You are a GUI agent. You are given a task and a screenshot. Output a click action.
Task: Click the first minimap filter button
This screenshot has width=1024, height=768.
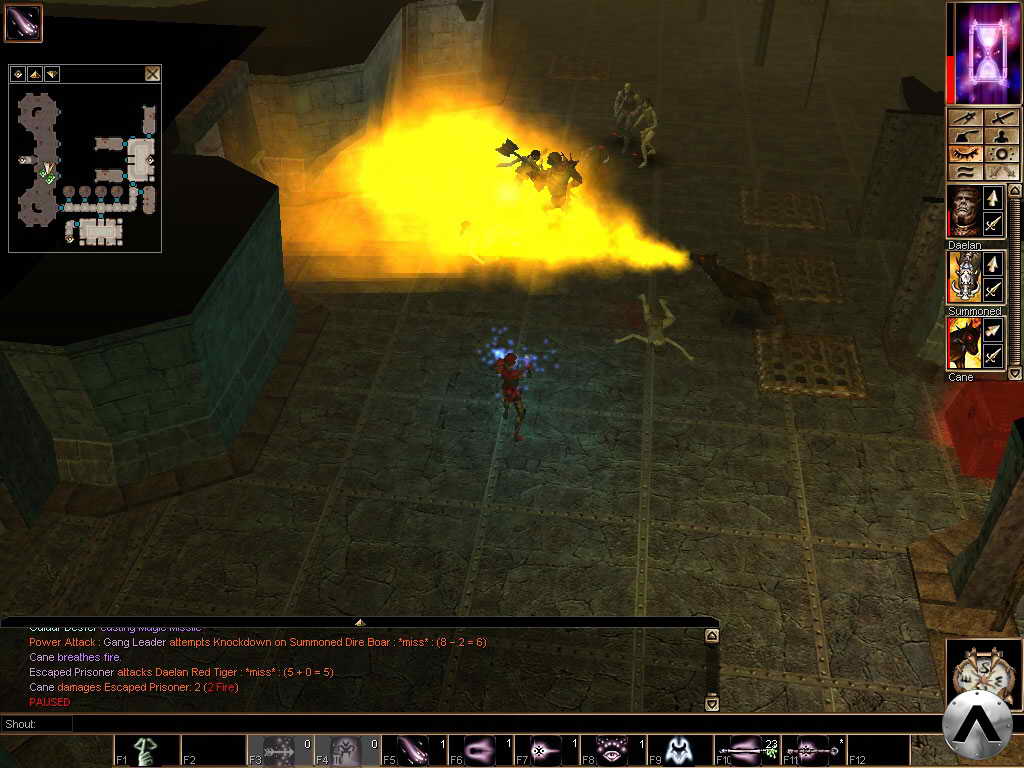18,74
